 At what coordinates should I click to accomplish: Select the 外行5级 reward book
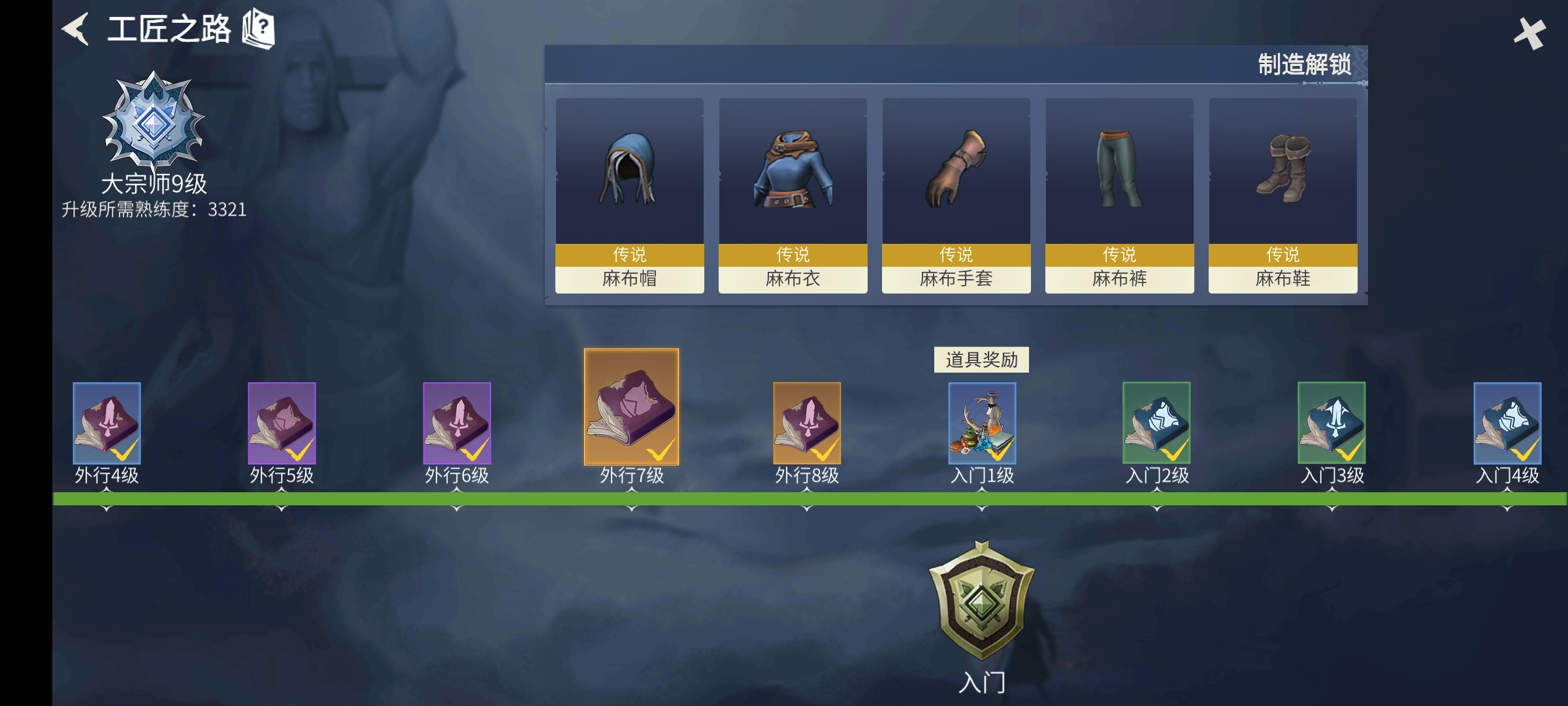pyautogui.click(x=282, y=424)
